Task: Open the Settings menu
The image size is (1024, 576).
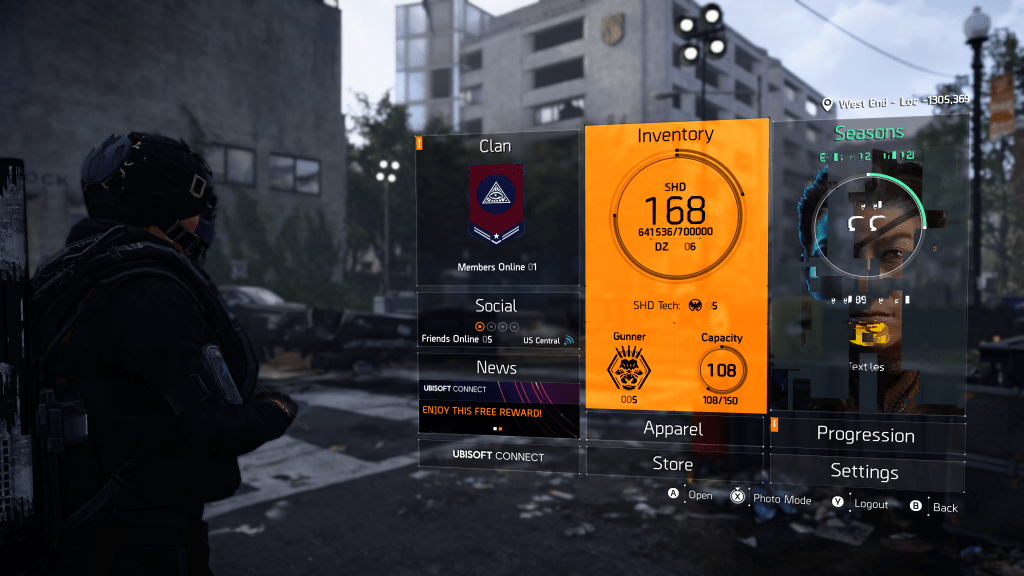Action: pos(865,472)
